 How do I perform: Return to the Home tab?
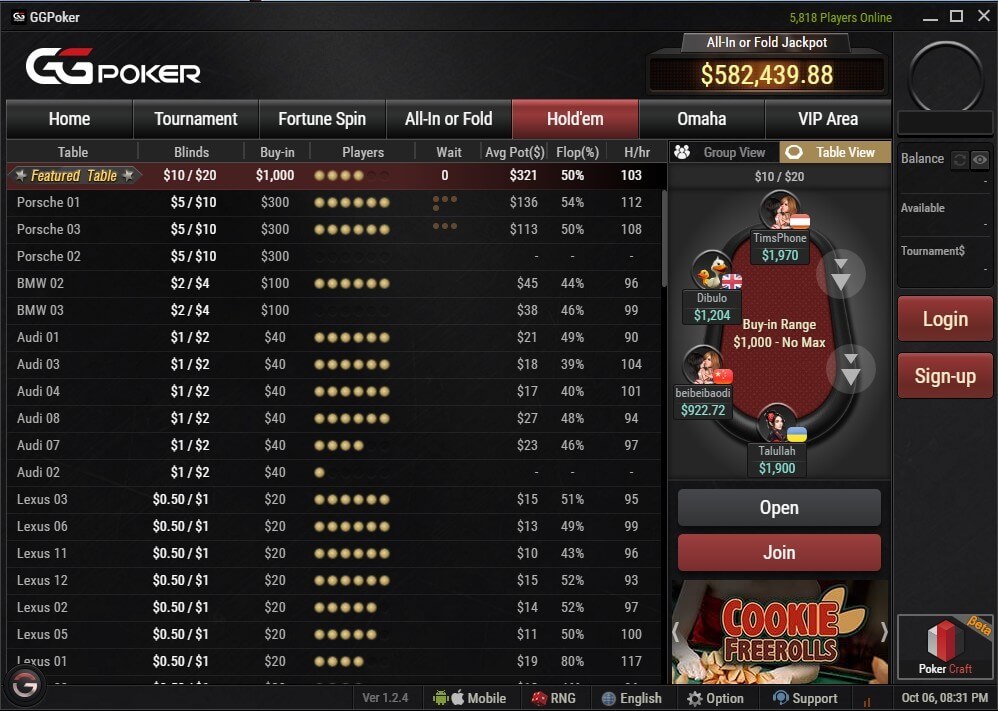[x=69, y=119]
